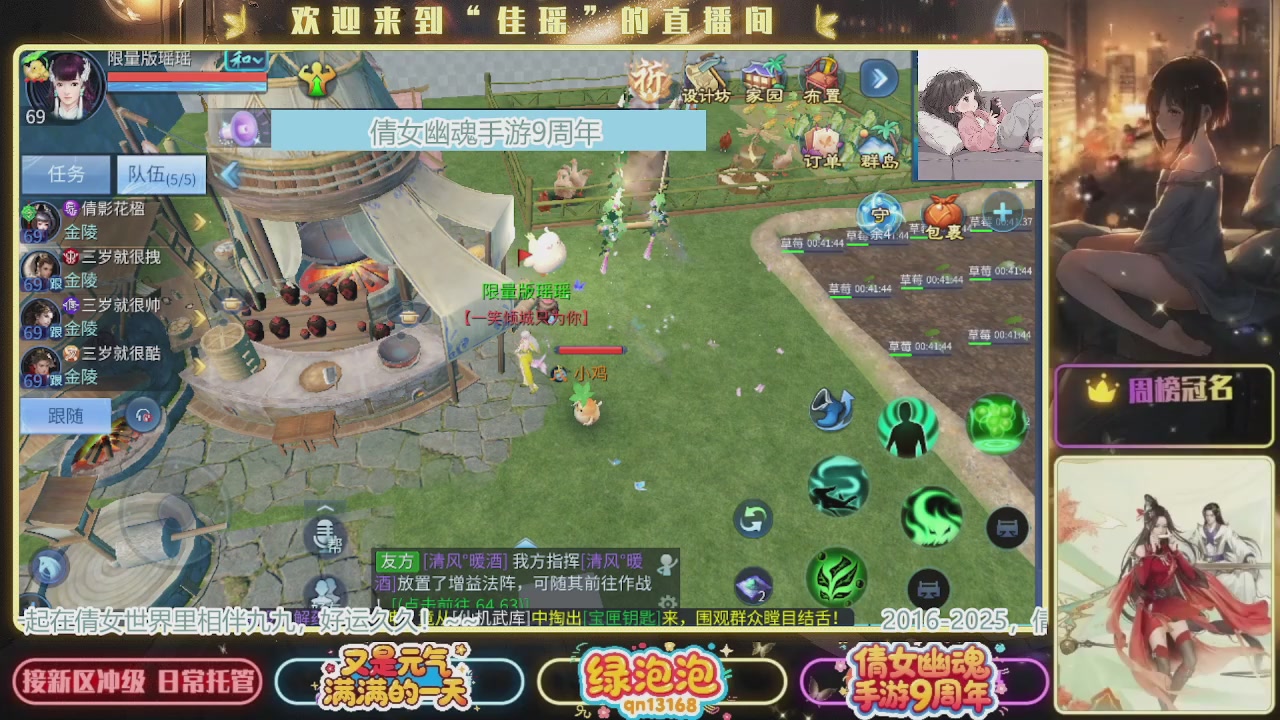This screenshot has width=1280, height=720.
Task: Click the 祈 prayer badge icon
Action: click(650, 78)
